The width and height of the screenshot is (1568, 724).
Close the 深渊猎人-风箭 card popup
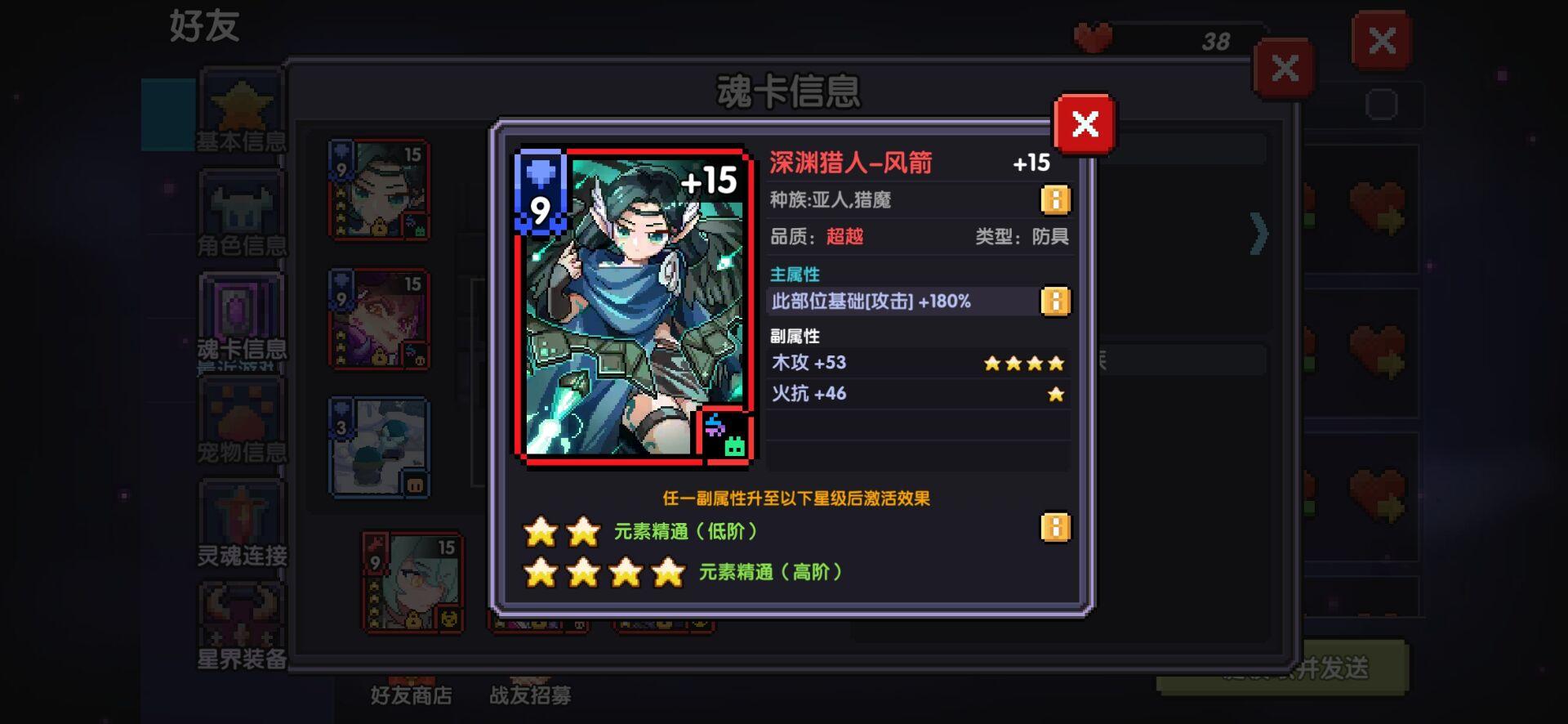click(1084, 124)
